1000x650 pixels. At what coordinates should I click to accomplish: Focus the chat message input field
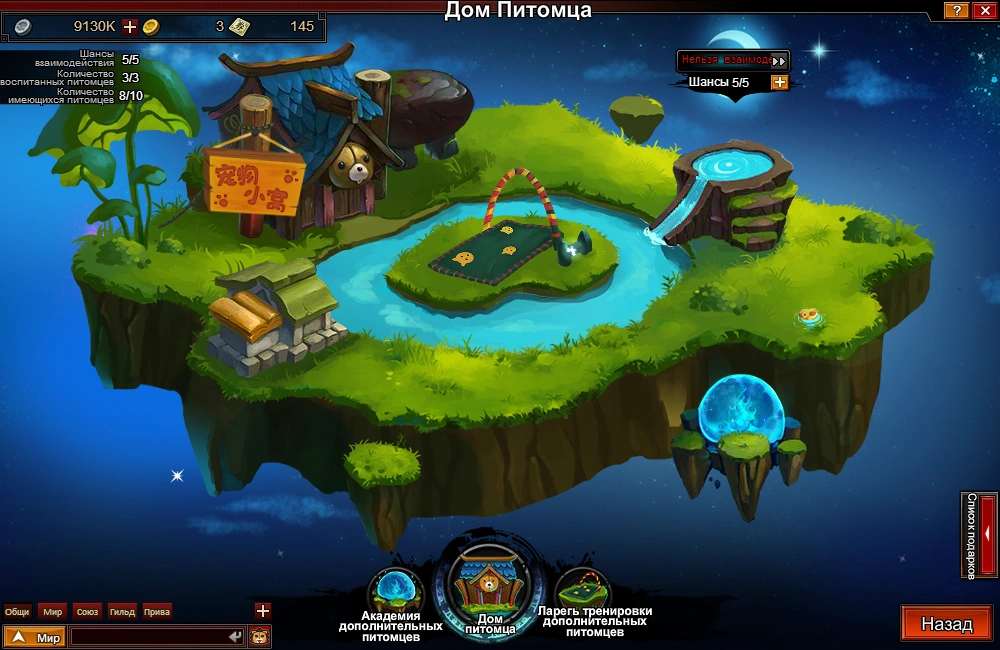coord(148,637)
